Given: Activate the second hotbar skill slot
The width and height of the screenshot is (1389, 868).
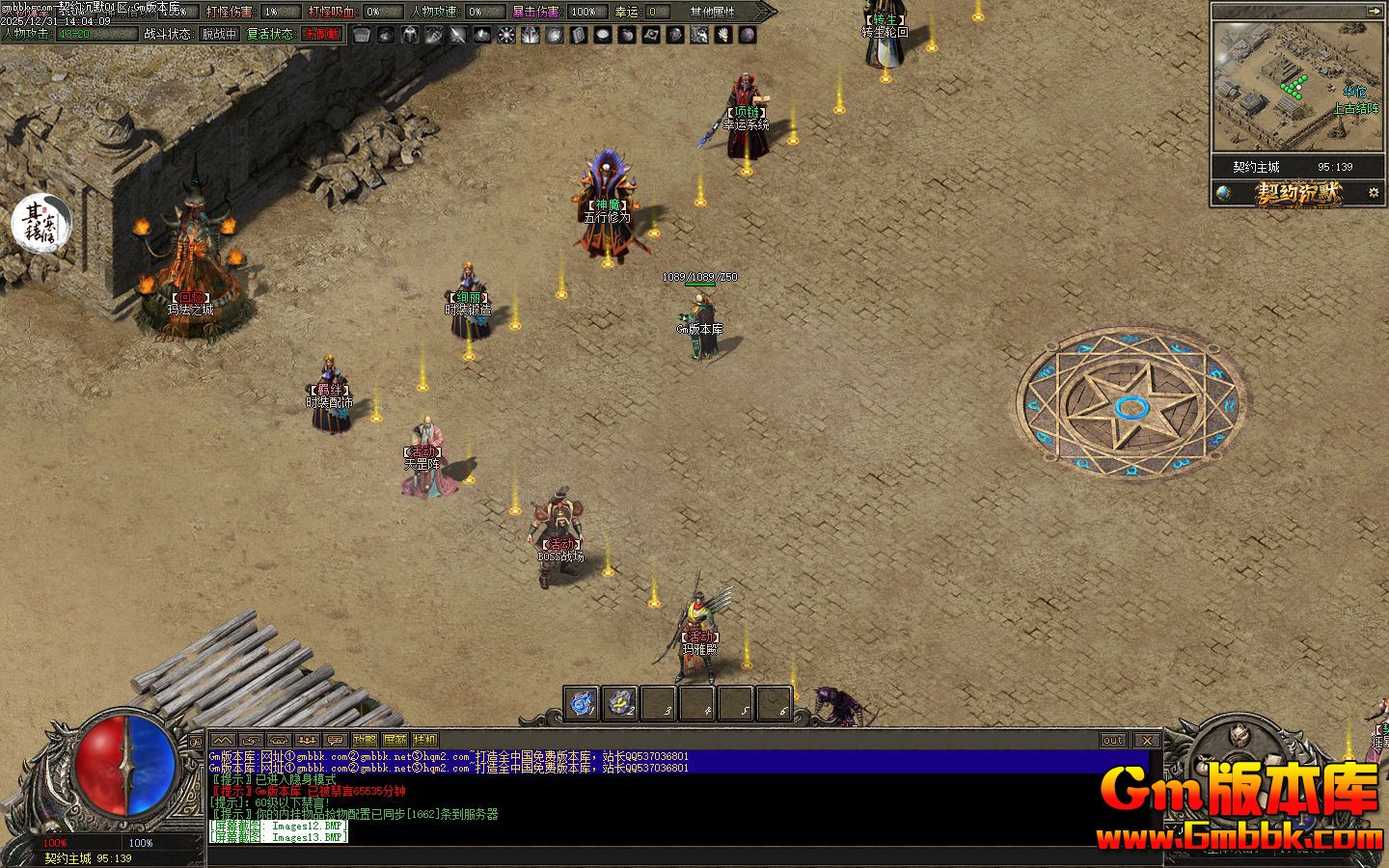Looking at the screenshot, I should pyautogui.click(x=620, y=704).
